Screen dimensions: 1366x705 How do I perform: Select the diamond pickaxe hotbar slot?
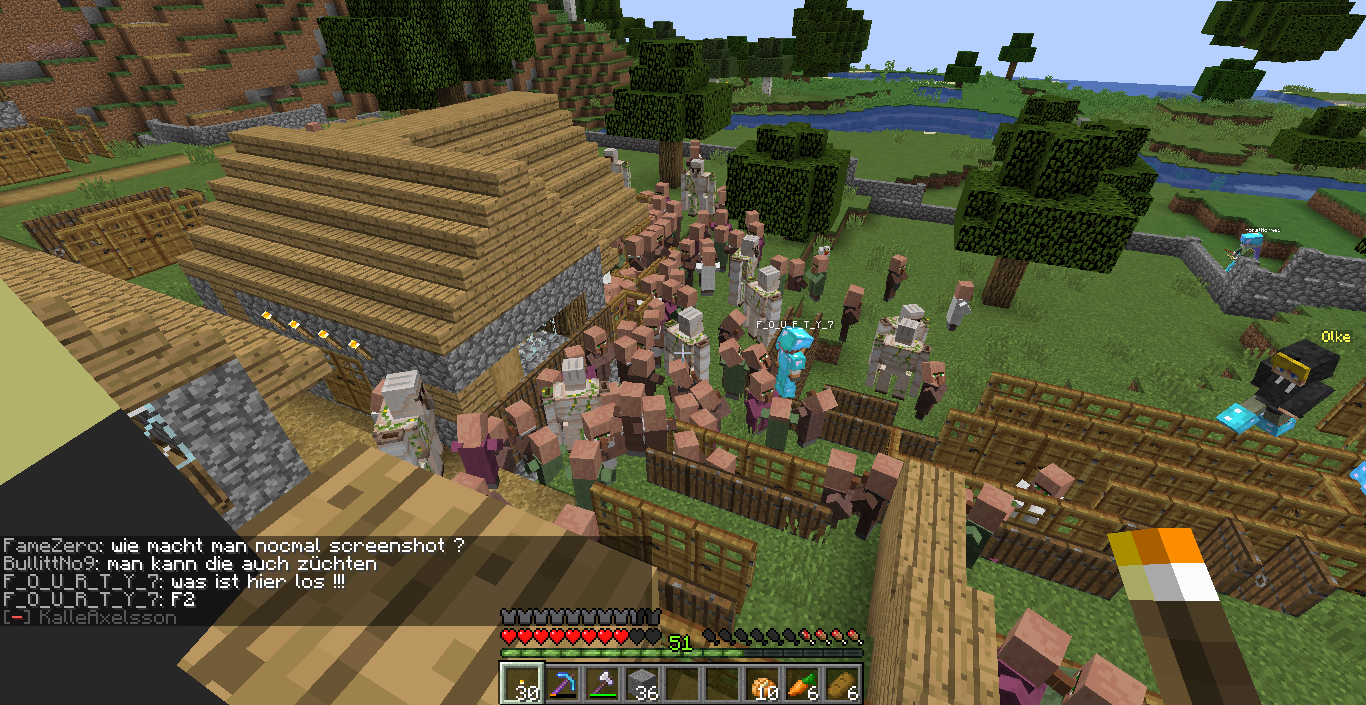(x=561, y=683)
